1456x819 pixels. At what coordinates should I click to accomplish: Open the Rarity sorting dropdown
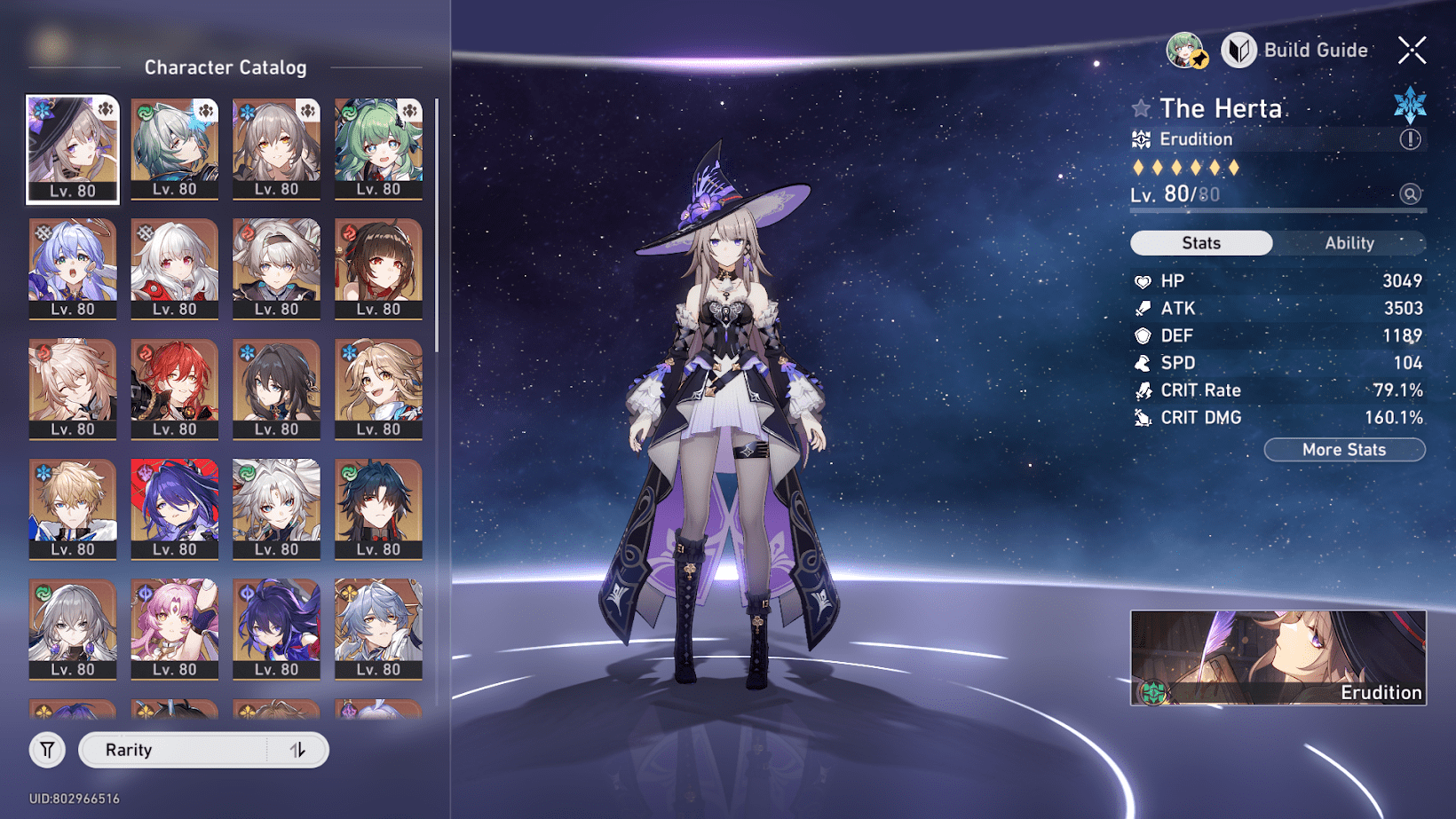(178, 750)
